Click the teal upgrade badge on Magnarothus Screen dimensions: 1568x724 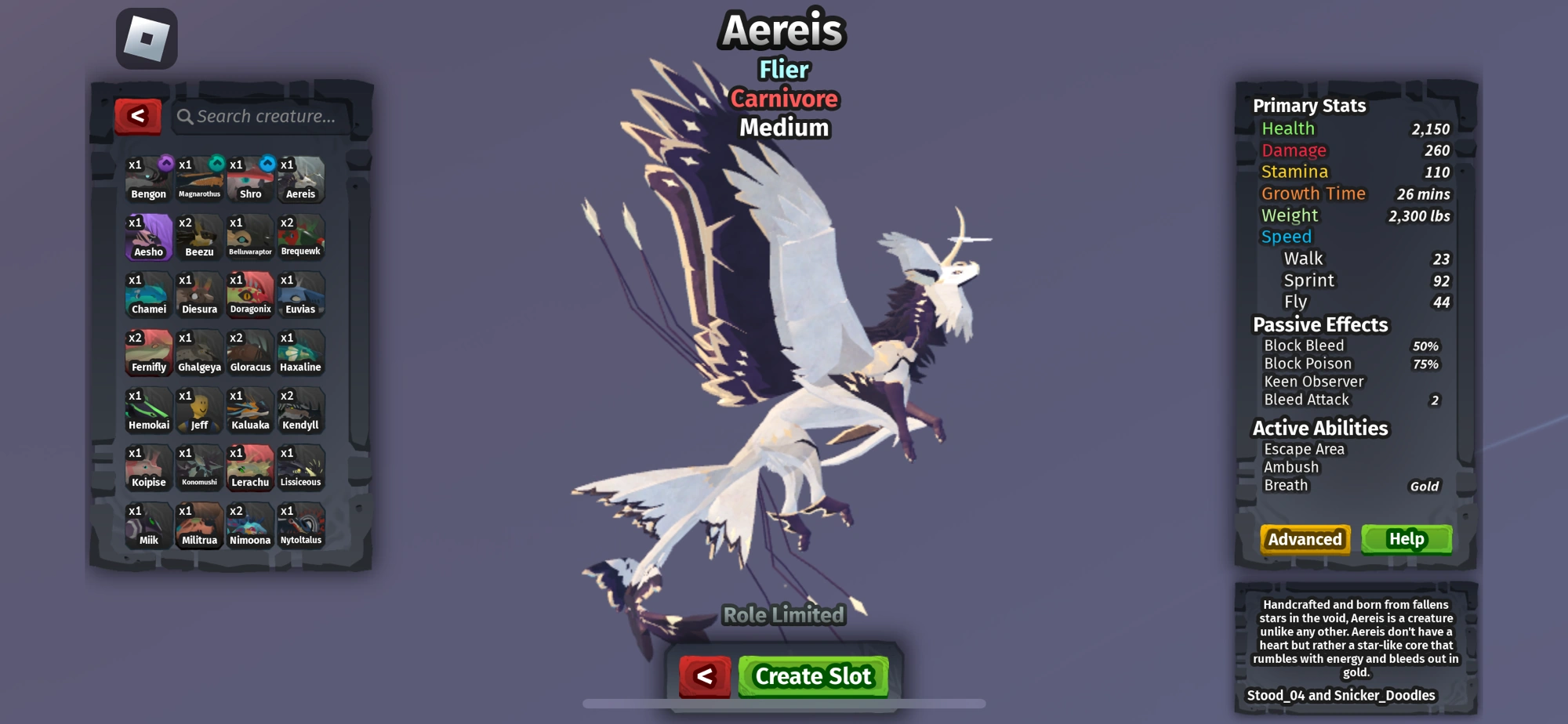(x=218, y=161)
